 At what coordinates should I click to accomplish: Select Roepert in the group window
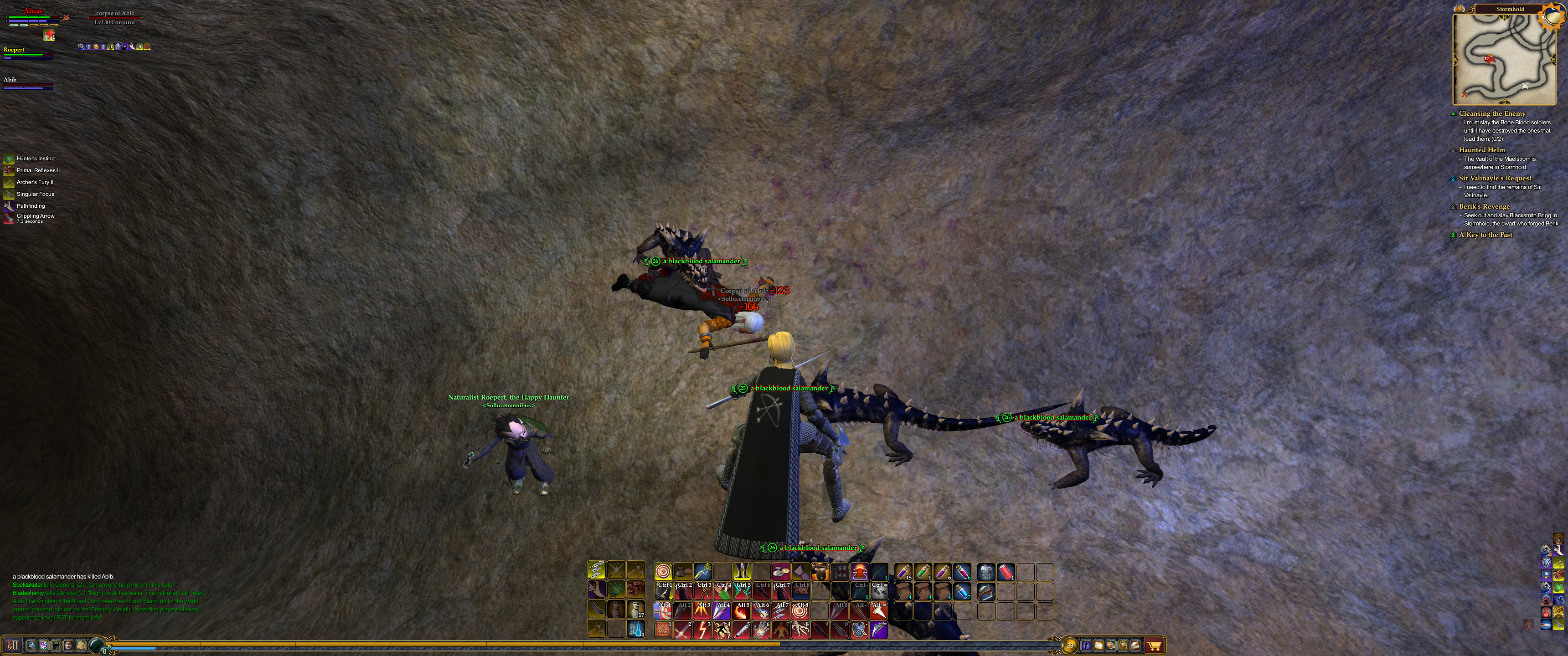[x=14, y=50]
